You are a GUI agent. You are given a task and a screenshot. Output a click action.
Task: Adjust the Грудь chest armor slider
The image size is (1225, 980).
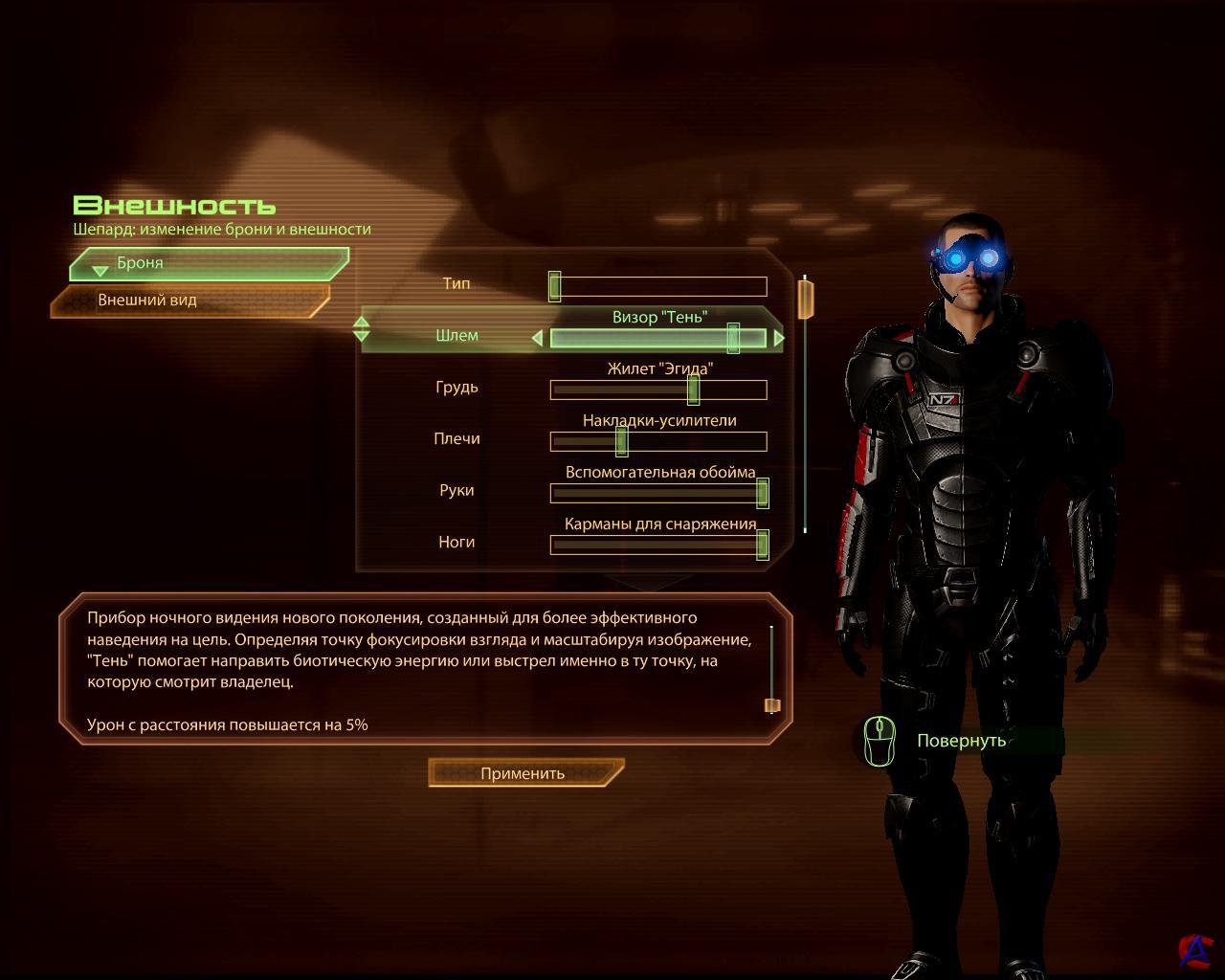coord(658,390)
